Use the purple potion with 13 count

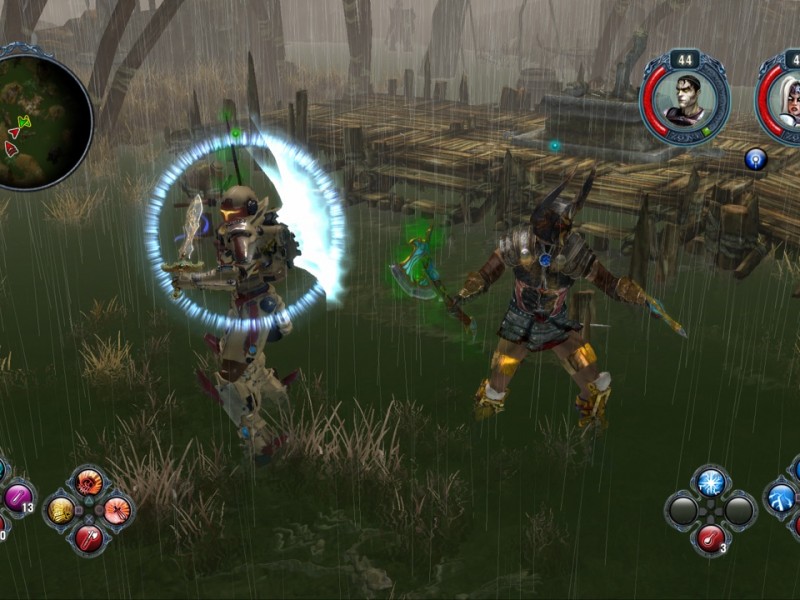(17, 497)
